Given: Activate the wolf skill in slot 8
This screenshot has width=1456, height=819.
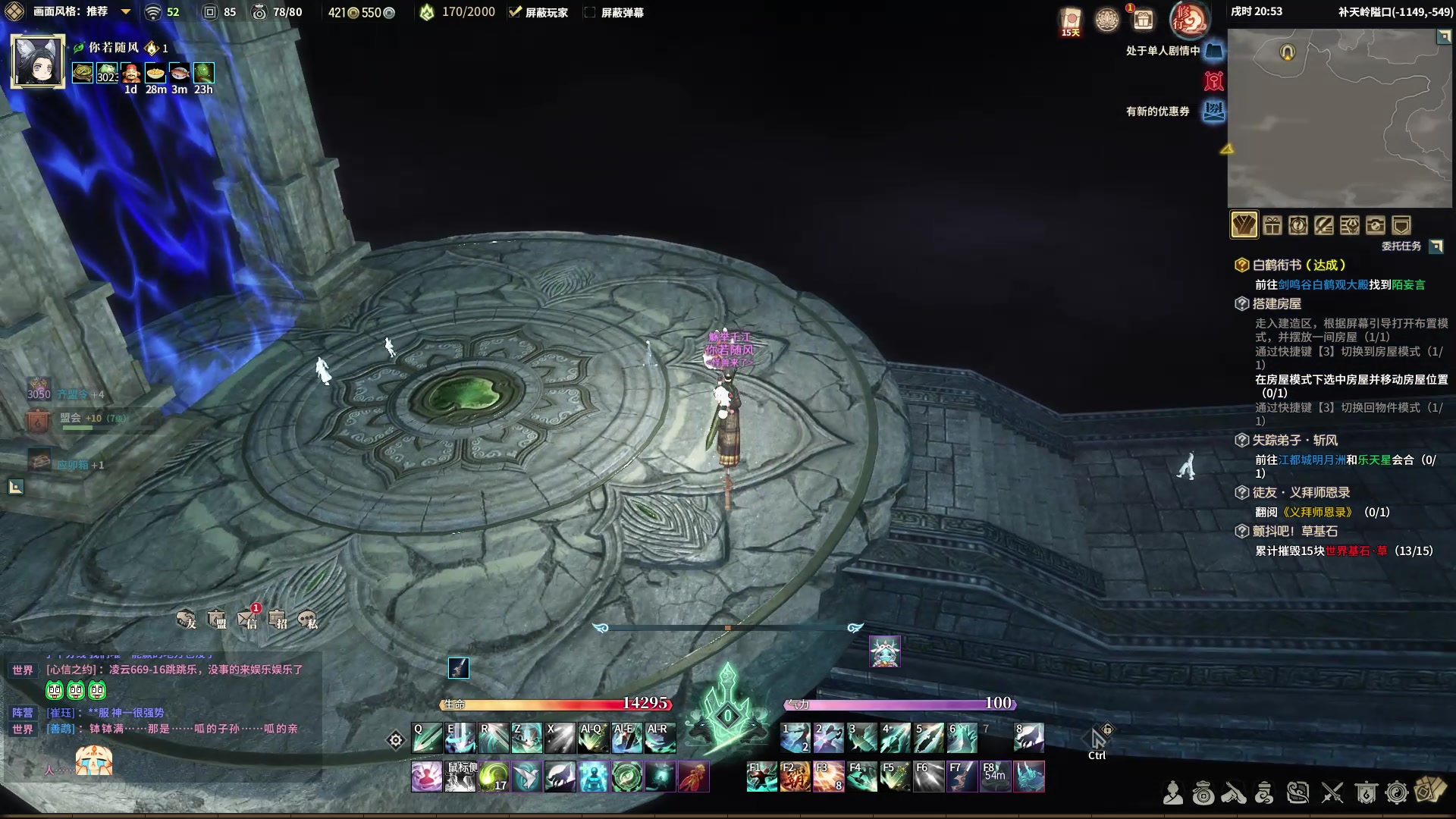Looking at the screenshot, I should click(1029, 738).
